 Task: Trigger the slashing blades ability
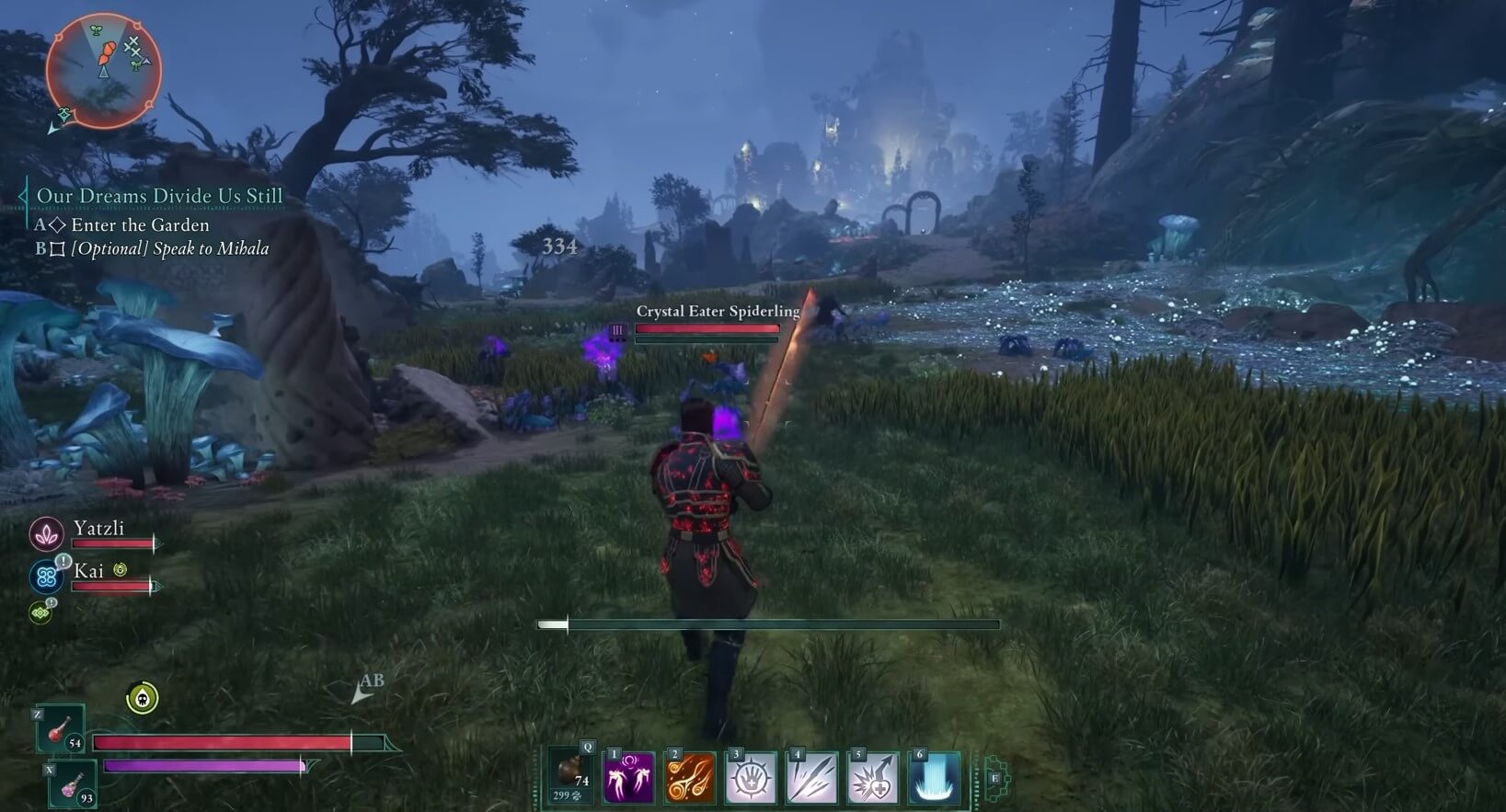click(x=811, y=777)
